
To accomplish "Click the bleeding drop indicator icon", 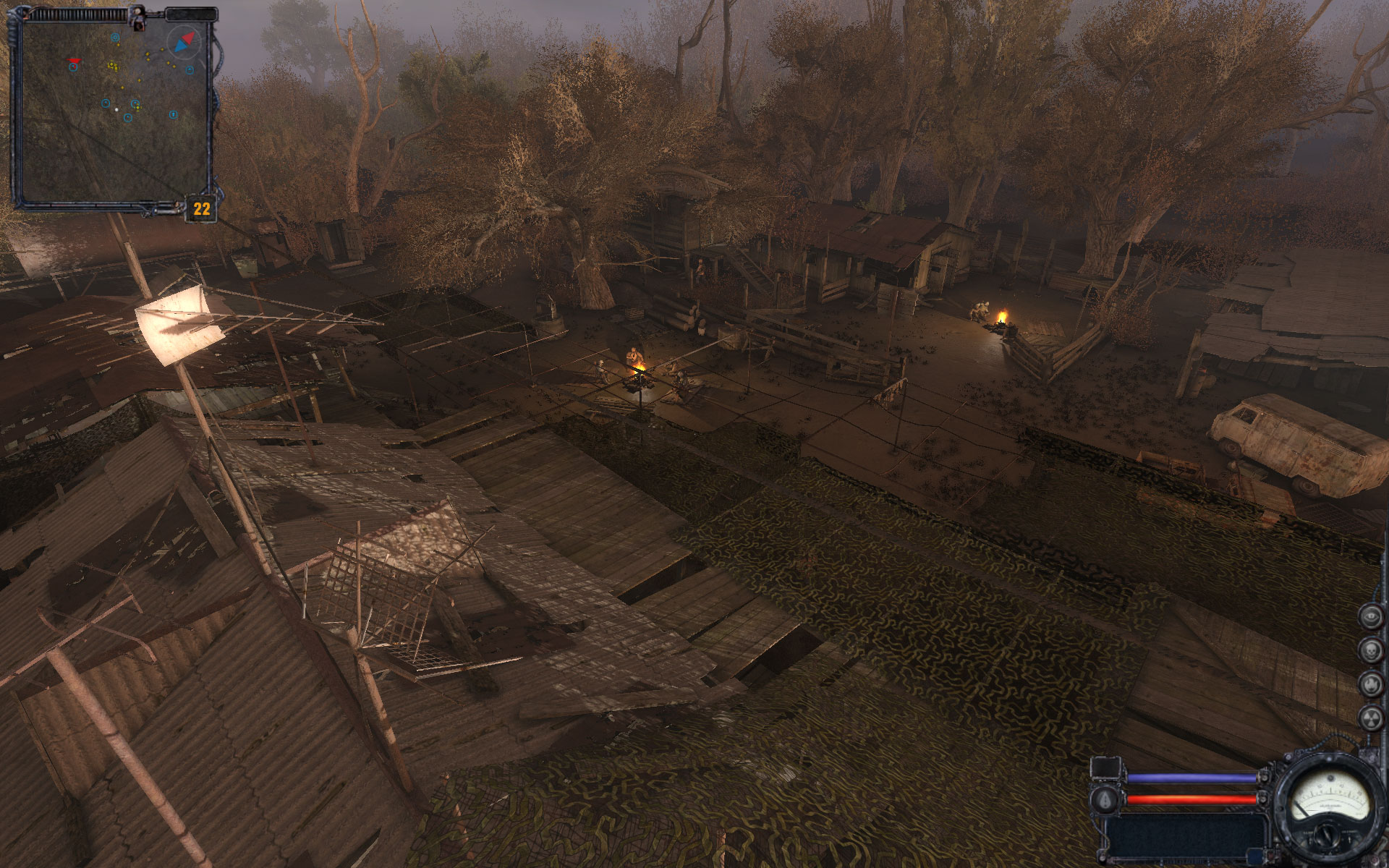I will [x=1105, y=800].
